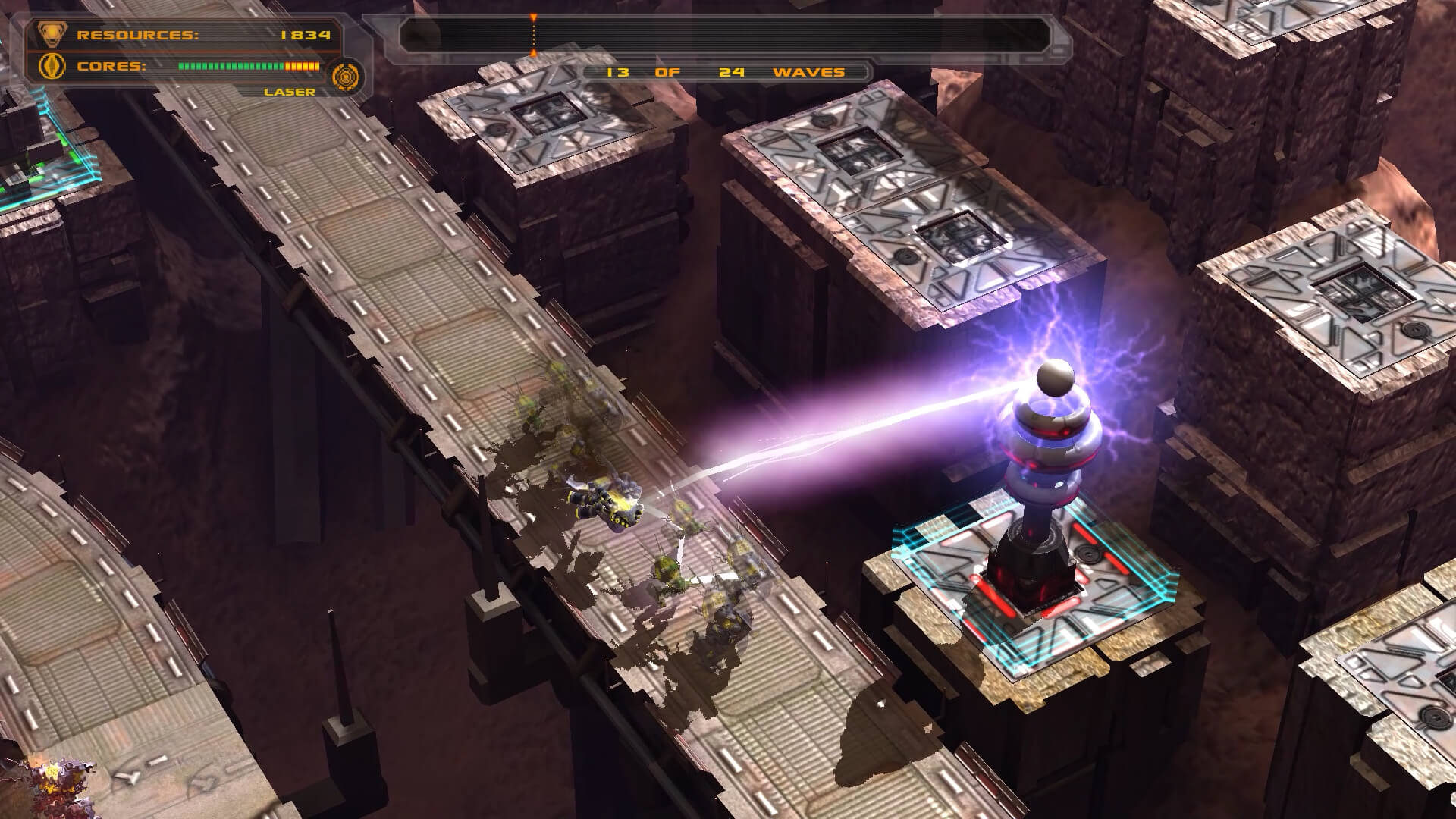
Task: Activate the orbital Laser icon
Action: coord(348,77)
